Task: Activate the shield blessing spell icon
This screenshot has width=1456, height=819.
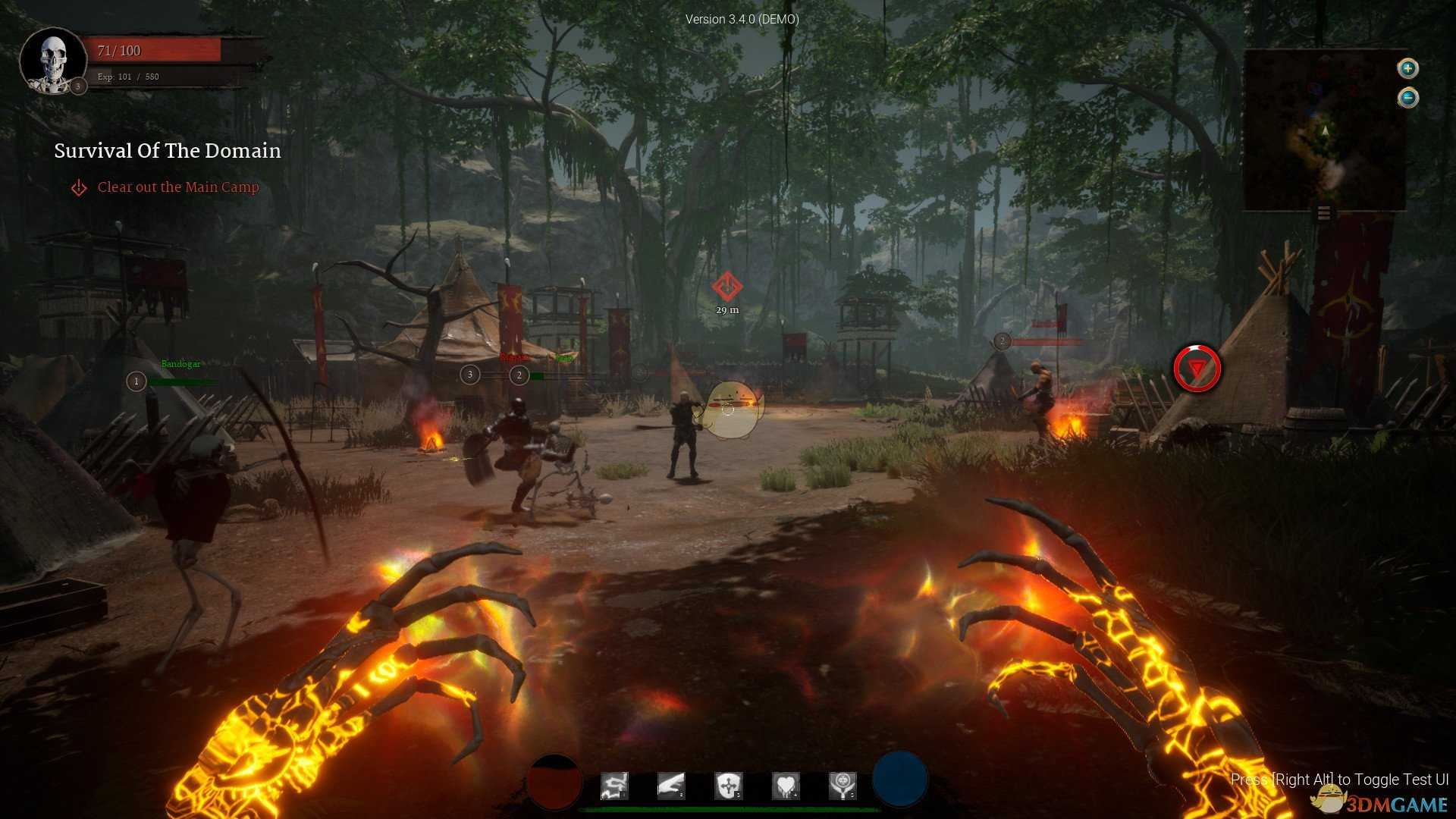Action: pyautogui.click(x=727, y=786)
